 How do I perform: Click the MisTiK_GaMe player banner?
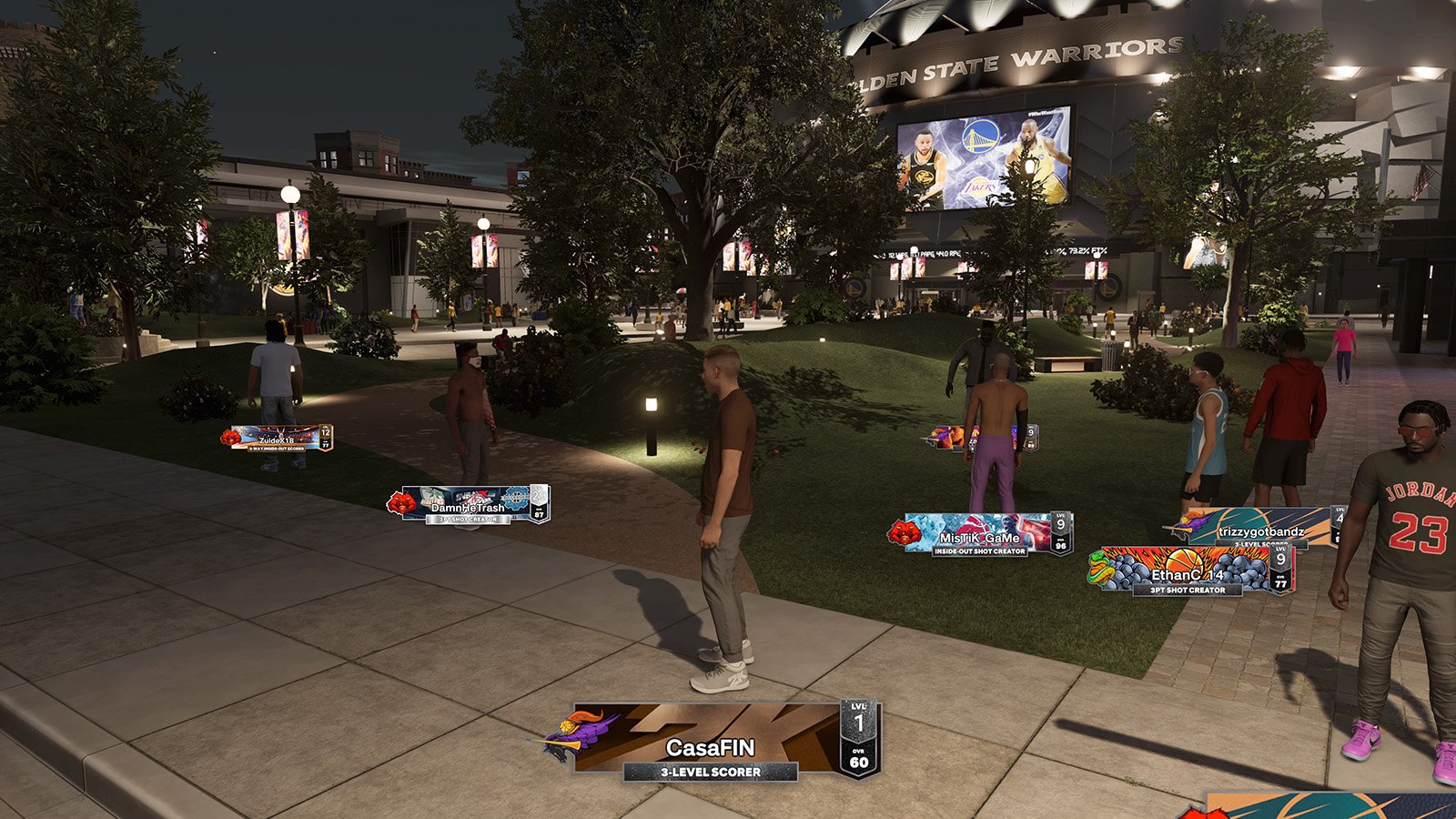point(981,535)
